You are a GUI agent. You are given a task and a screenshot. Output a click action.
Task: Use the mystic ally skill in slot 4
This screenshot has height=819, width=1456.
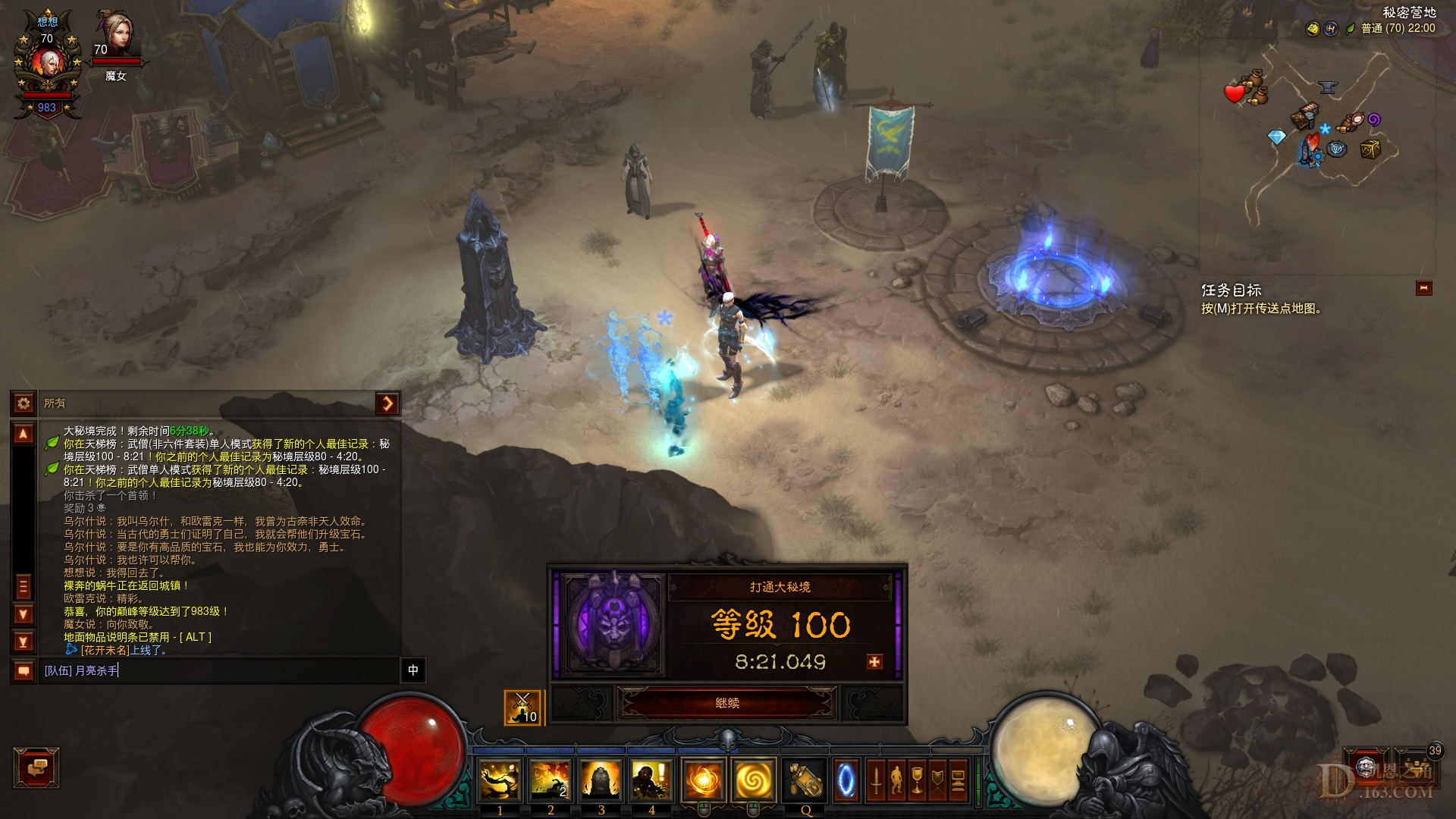click(651, 780)
